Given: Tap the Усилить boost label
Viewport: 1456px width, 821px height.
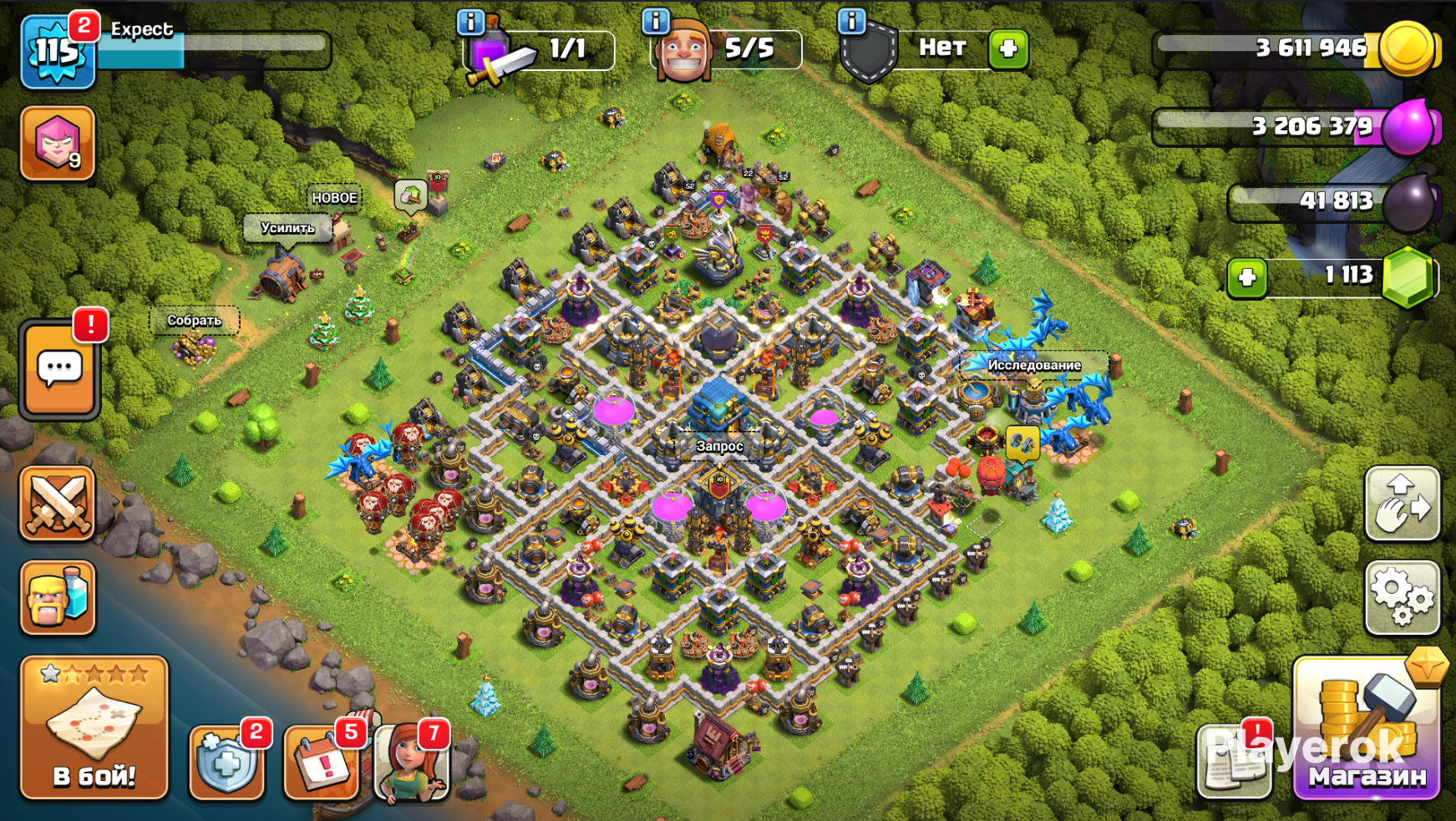Looking at the screenshot, I should coord(287,228).
